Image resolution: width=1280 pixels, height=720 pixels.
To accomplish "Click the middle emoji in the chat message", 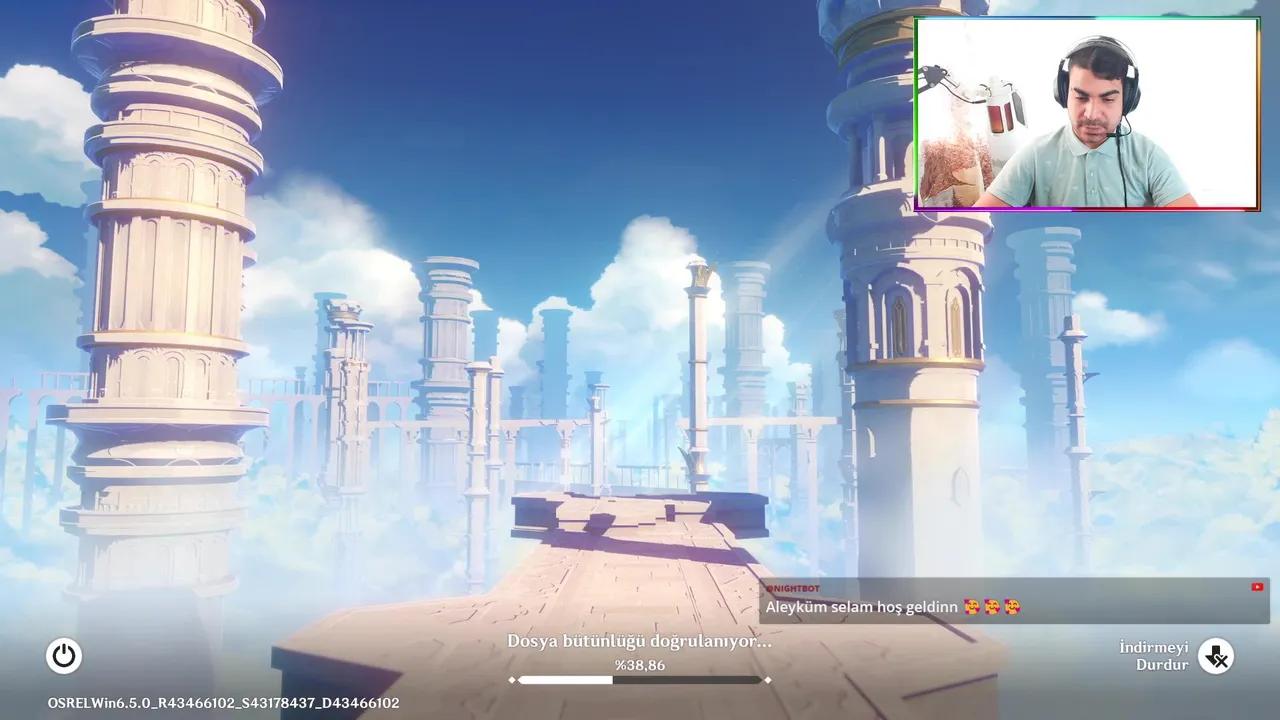I will (x=993, y=606).
